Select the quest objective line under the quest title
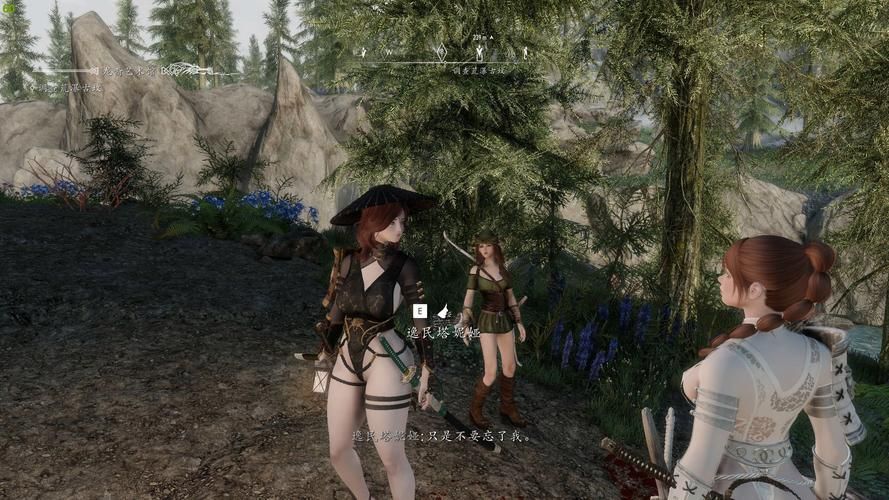Viewport: 889px width, 500px height. (68, 88)
